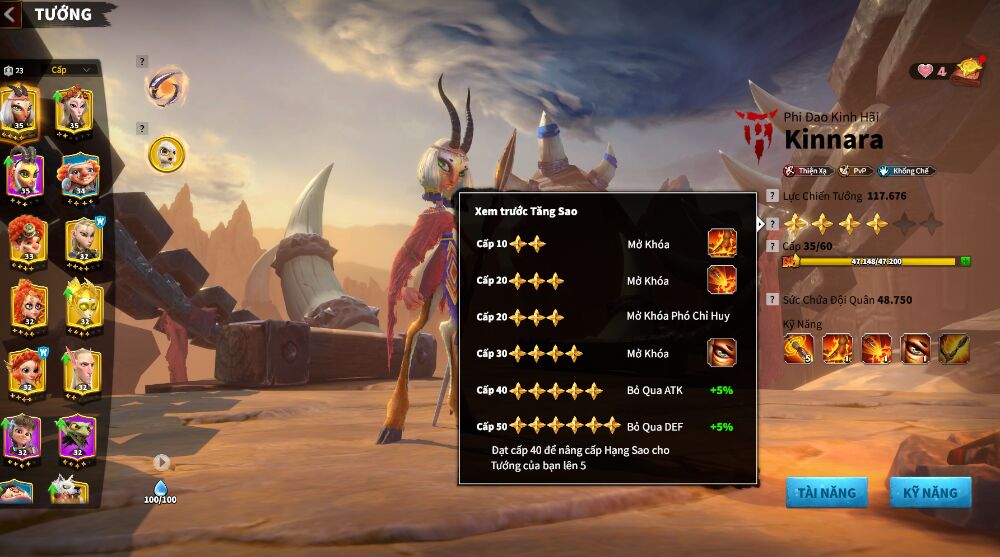Show help for Lực Chiến Tướng
Viewport: 1000px width, 557px height.
pos(771,196)
